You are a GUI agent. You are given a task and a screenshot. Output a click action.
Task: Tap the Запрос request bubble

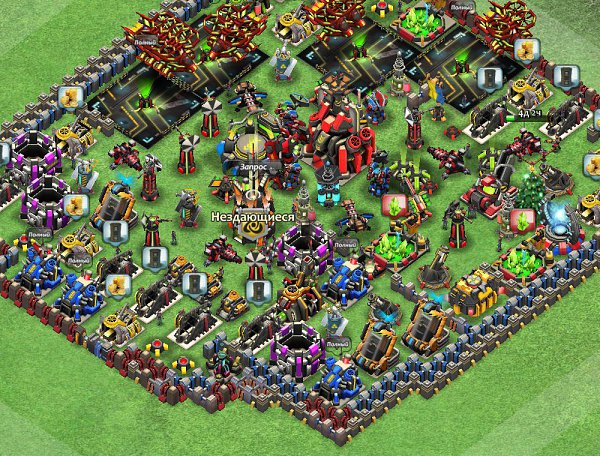tap(254, 168)
